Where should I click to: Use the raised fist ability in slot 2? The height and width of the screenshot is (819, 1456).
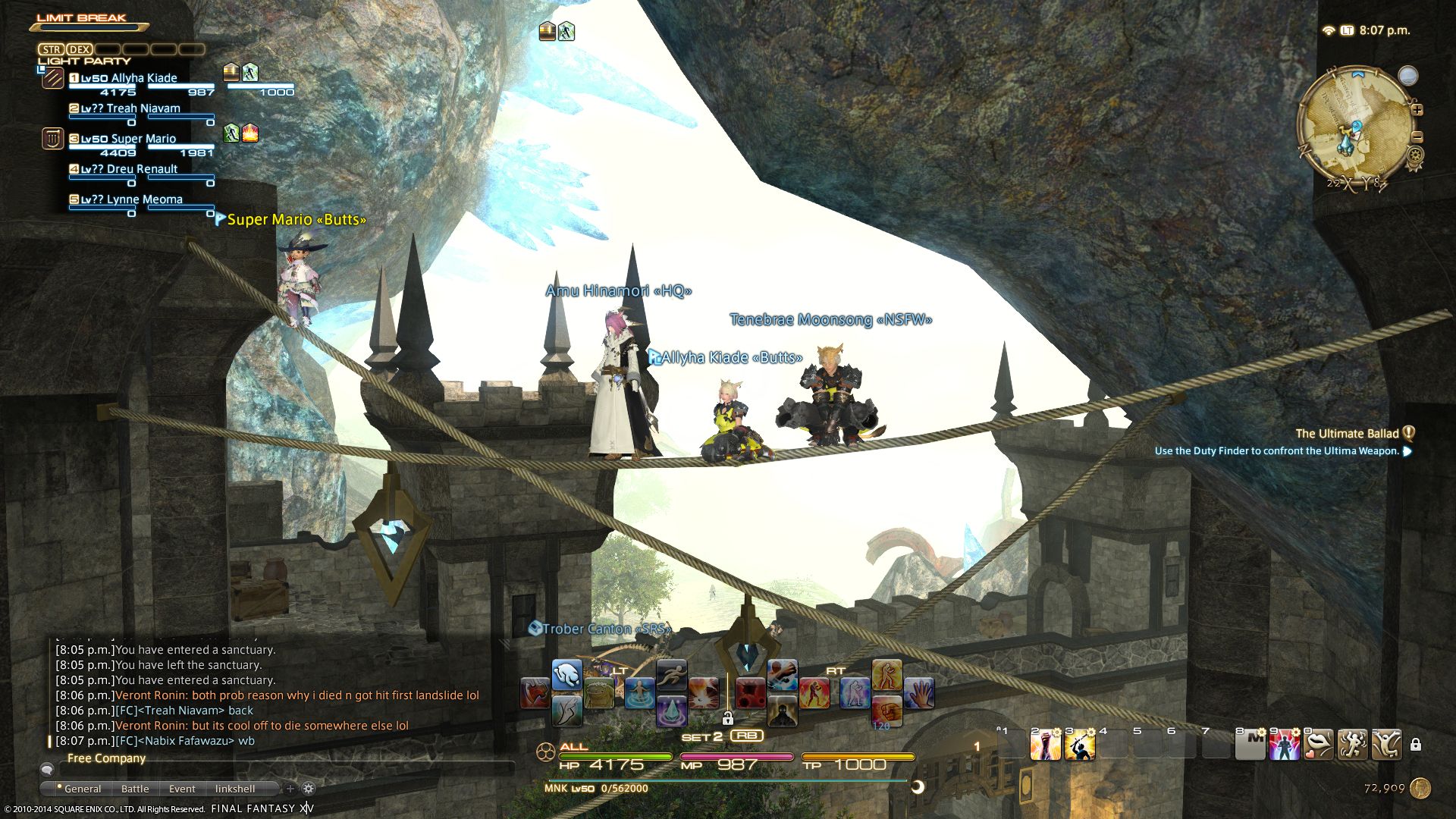1045,745
